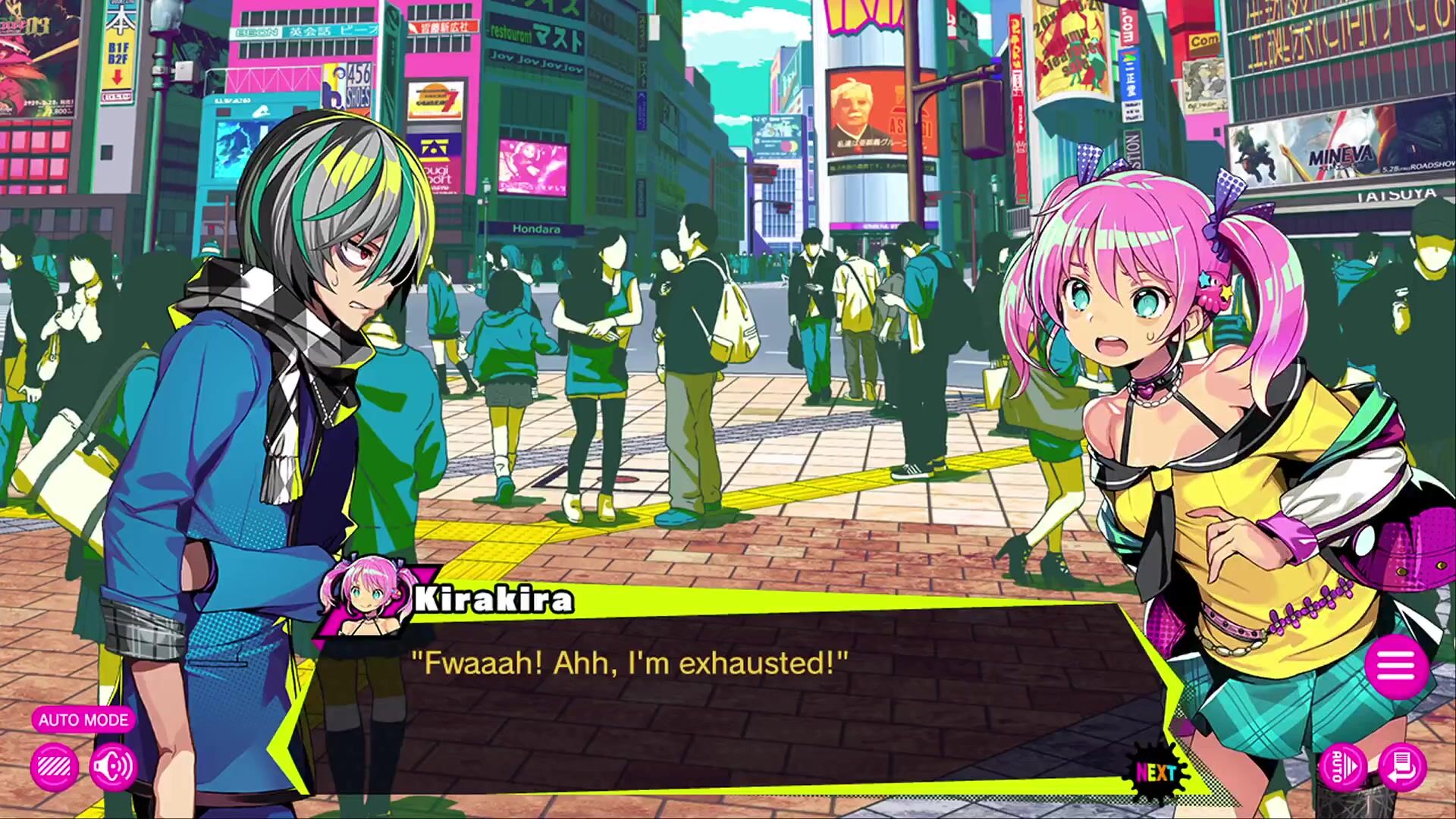Advance dialogue with the NEXT button
This screenshot has width=1456, height=819.
click(x=1156, y=772)
